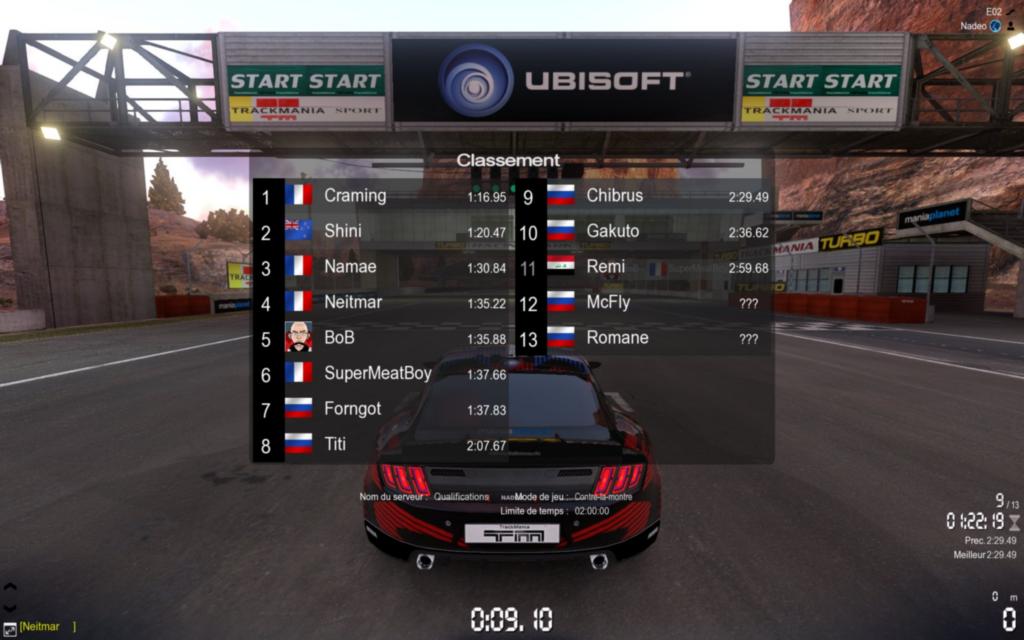The image size is (1024, 640).
Task: Click the pencil edit icon beside E02
Action: tap(1011, 11)
